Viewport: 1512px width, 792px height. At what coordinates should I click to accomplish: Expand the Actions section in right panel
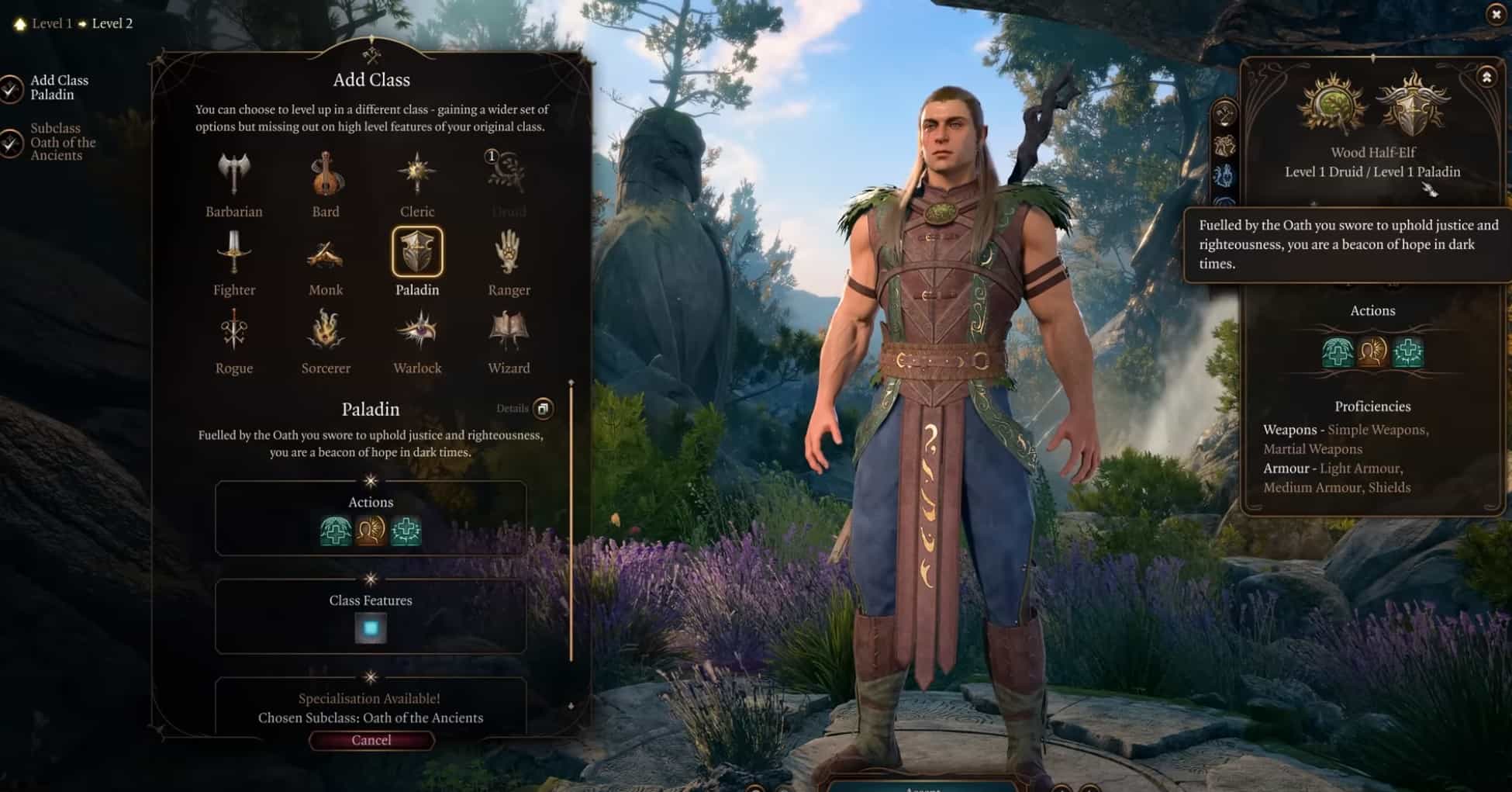1372,310
